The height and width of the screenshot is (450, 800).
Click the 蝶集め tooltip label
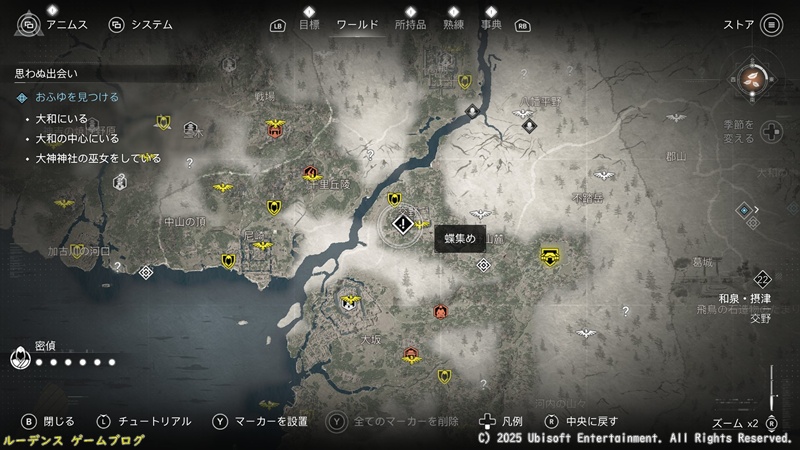click(460, 238)
